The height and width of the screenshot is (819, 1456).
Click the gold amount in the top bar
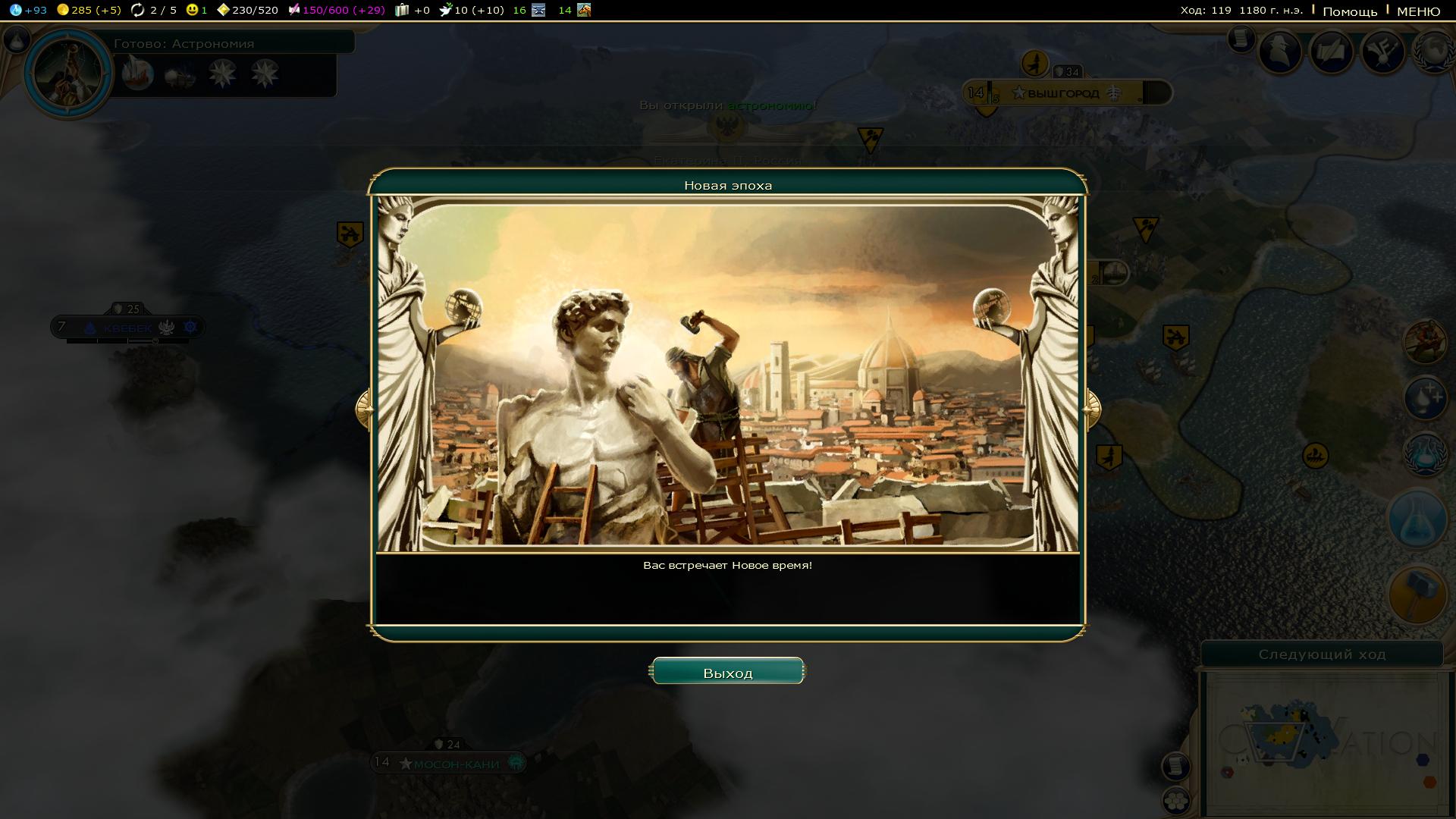tap(89, 10)
